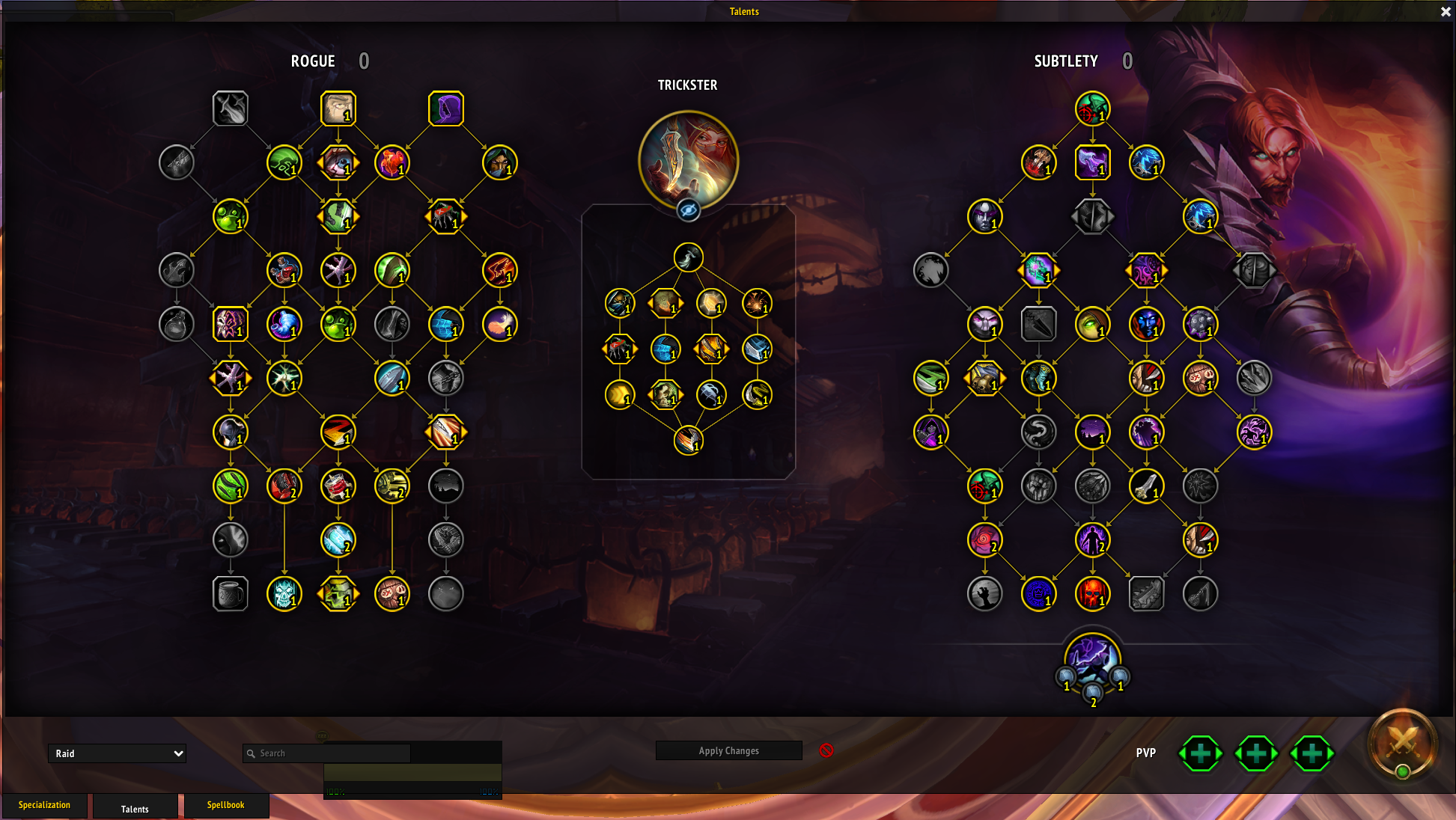
Task: Apply Changes to the talent build
Action: pos(728,750)
